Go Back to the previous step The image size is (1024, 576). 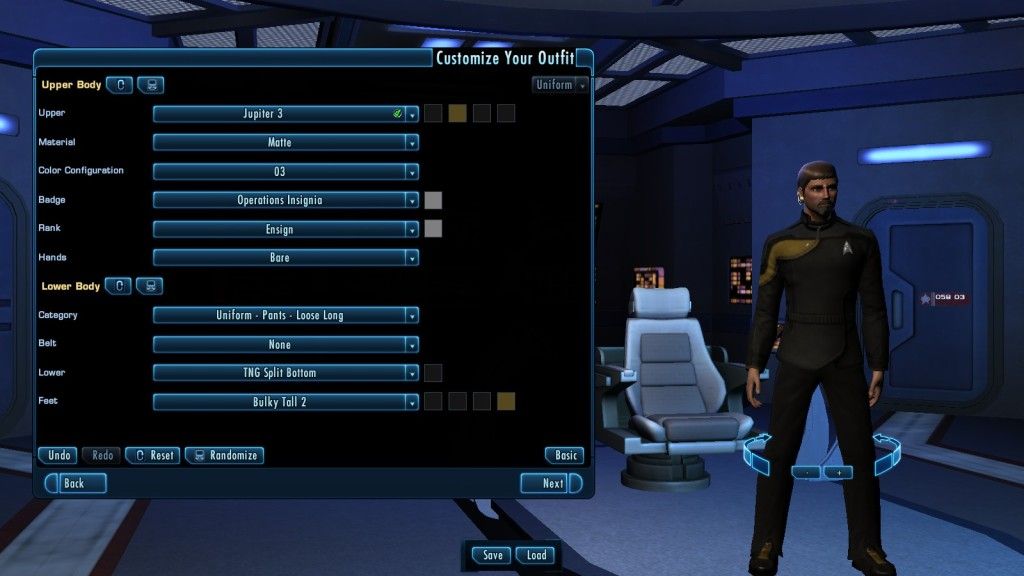(71, 483)
